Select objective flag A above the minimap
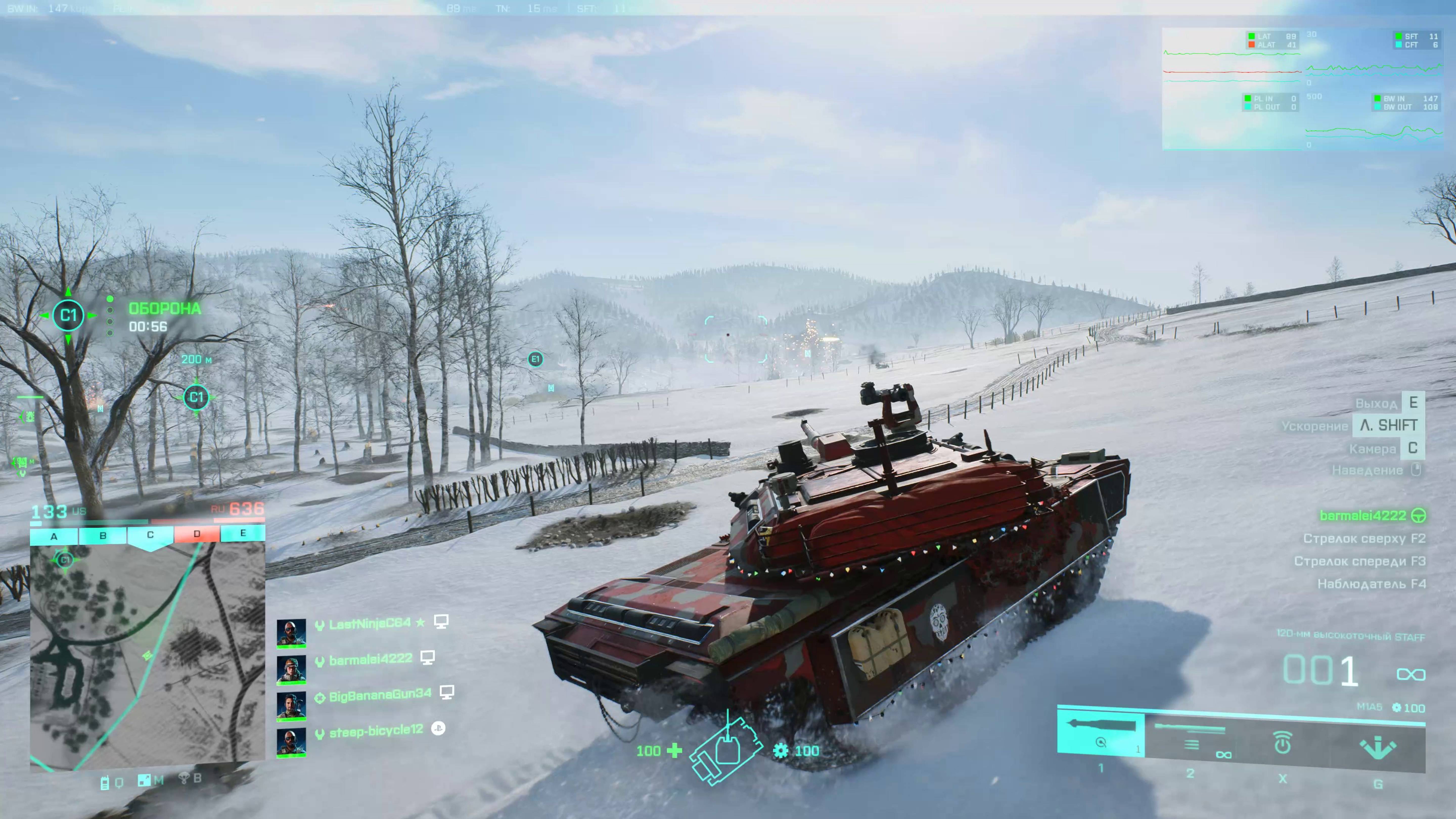 click(54, 536)
